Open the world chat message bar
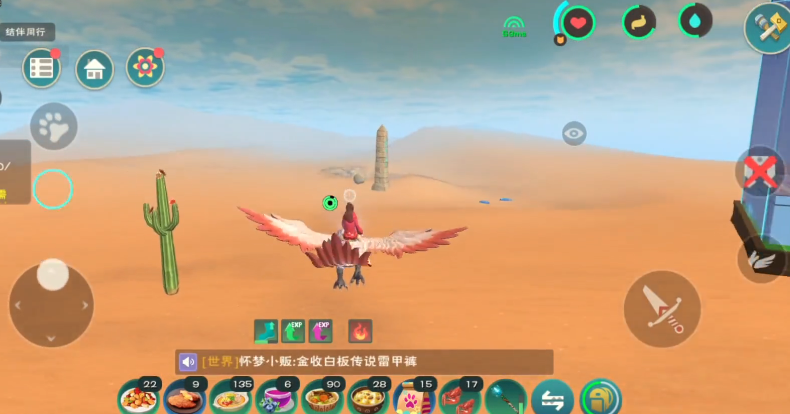This screenshot has width=790, height=414. coord(365,362)
